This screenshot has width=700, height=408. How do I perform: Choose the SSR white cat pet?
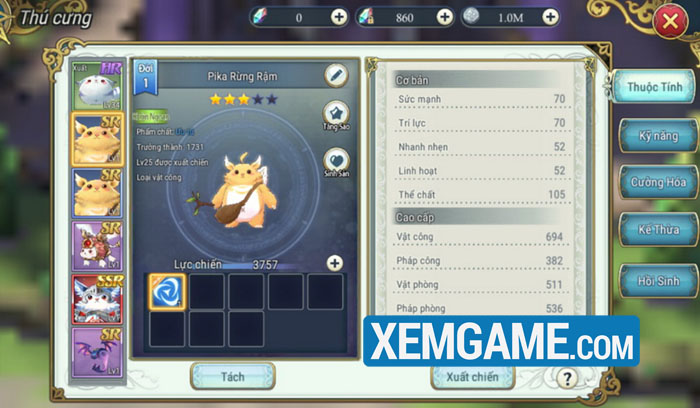[97, 298]
